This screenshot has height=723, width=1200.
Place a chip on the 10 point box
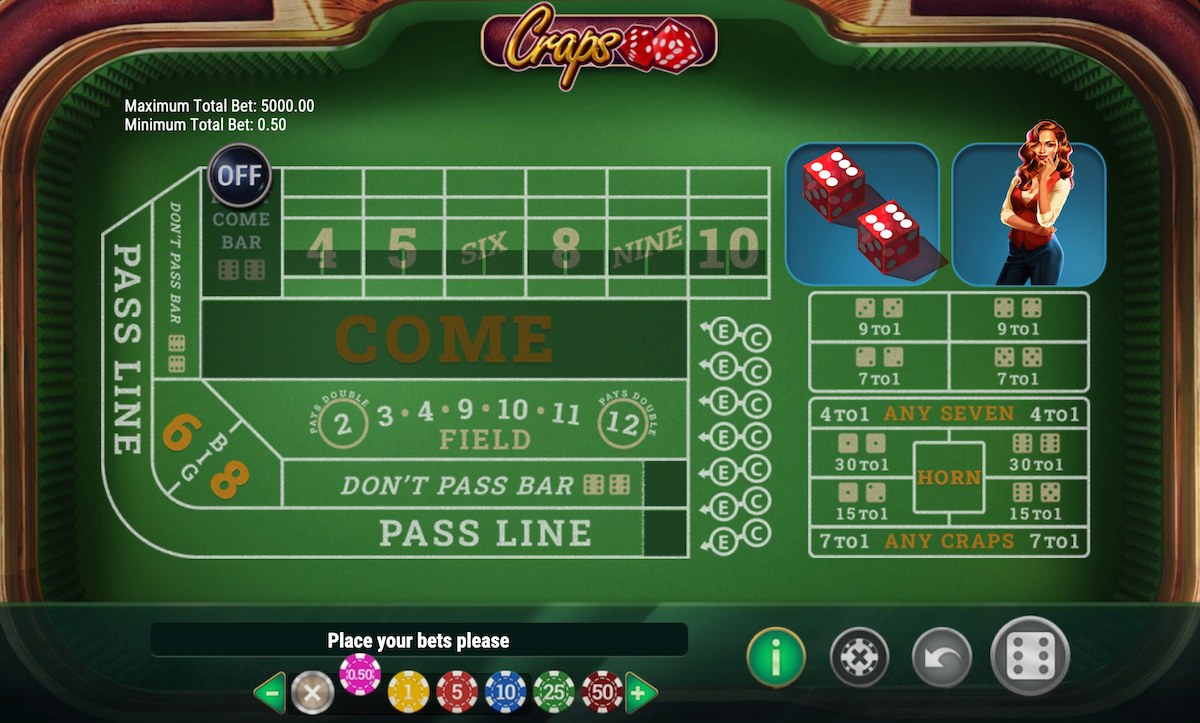pos(728,250)
